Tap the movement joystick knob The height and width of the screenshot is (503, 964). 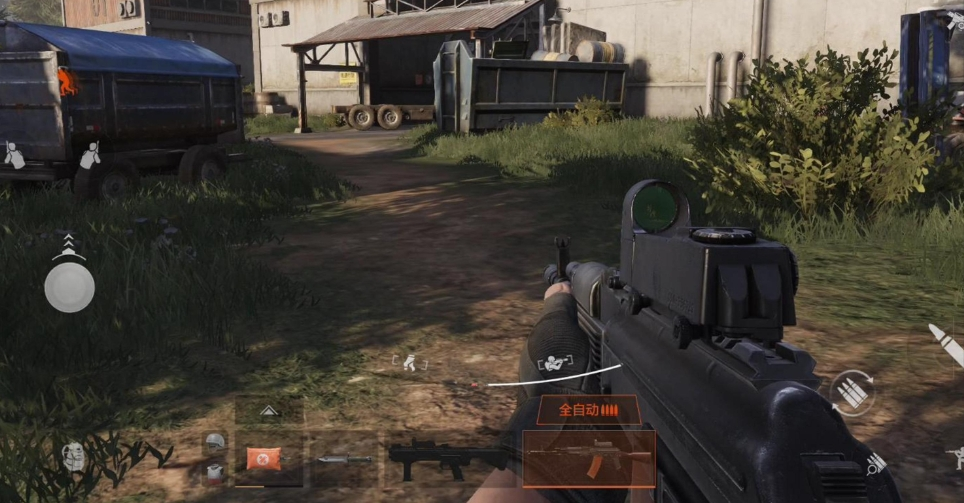[69, 287]
